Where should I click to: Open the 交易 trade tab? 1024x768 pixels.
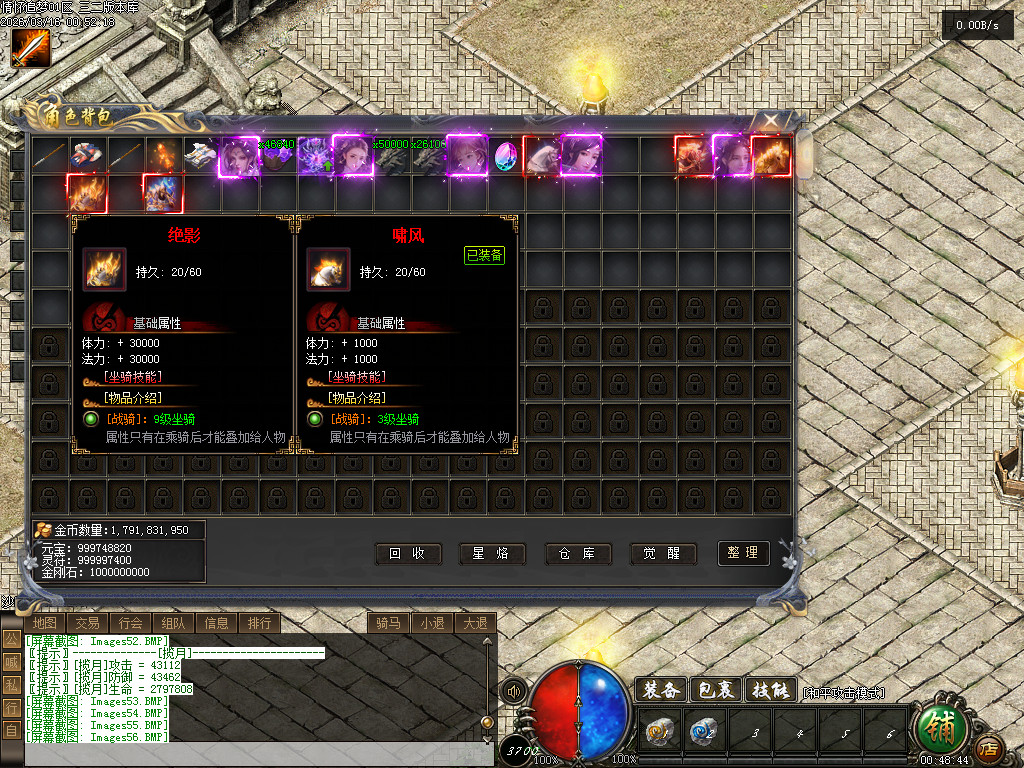[x=87, y=623]
